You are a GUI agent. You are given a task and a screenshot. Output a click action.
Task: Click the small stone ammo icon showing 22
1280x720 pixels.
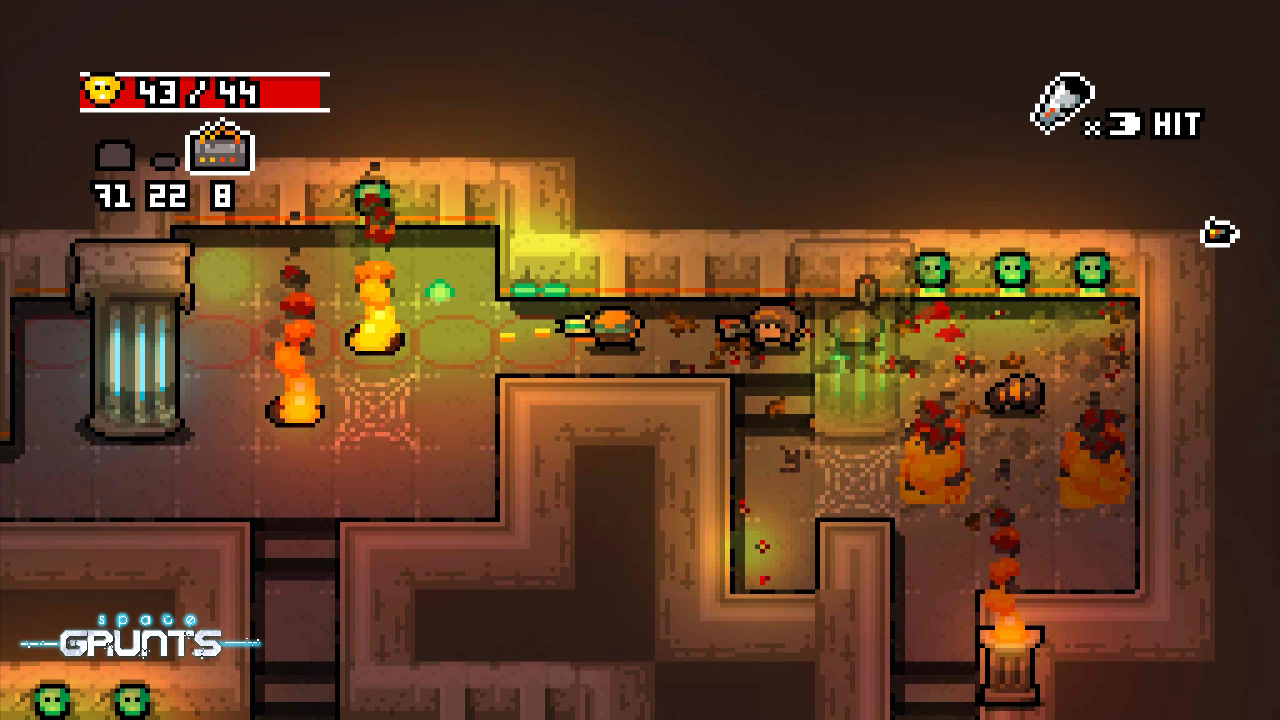(162, 161)
